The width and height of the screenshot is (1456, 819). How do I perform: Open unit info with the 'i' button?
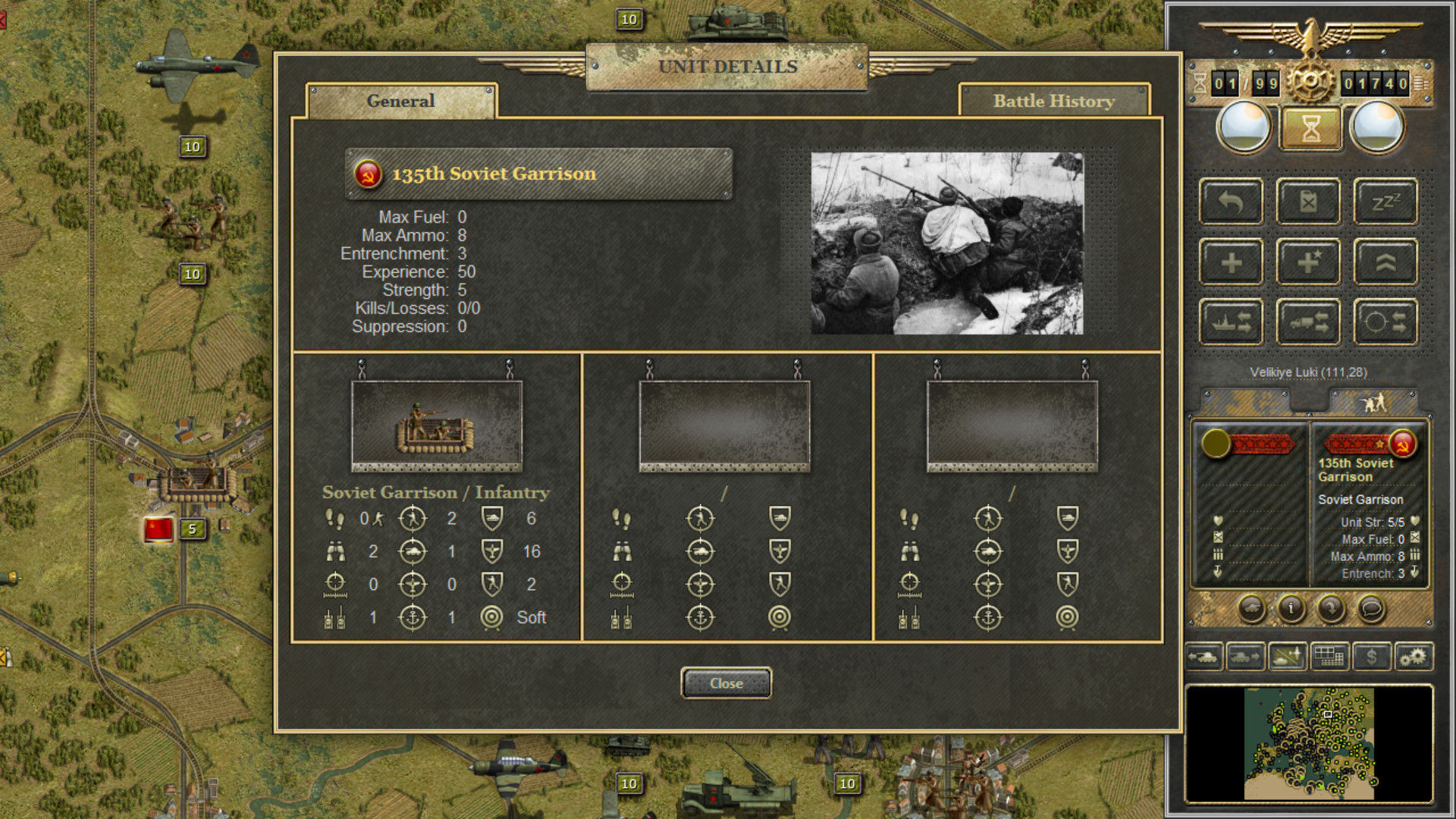click(x=1291, y=608)
